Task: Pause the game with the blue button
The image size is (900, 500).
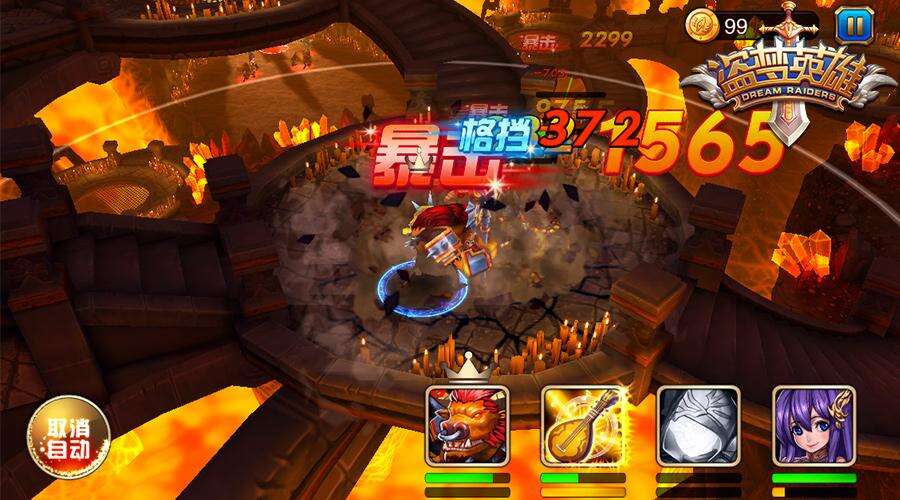Action: [x=853, y=23]
